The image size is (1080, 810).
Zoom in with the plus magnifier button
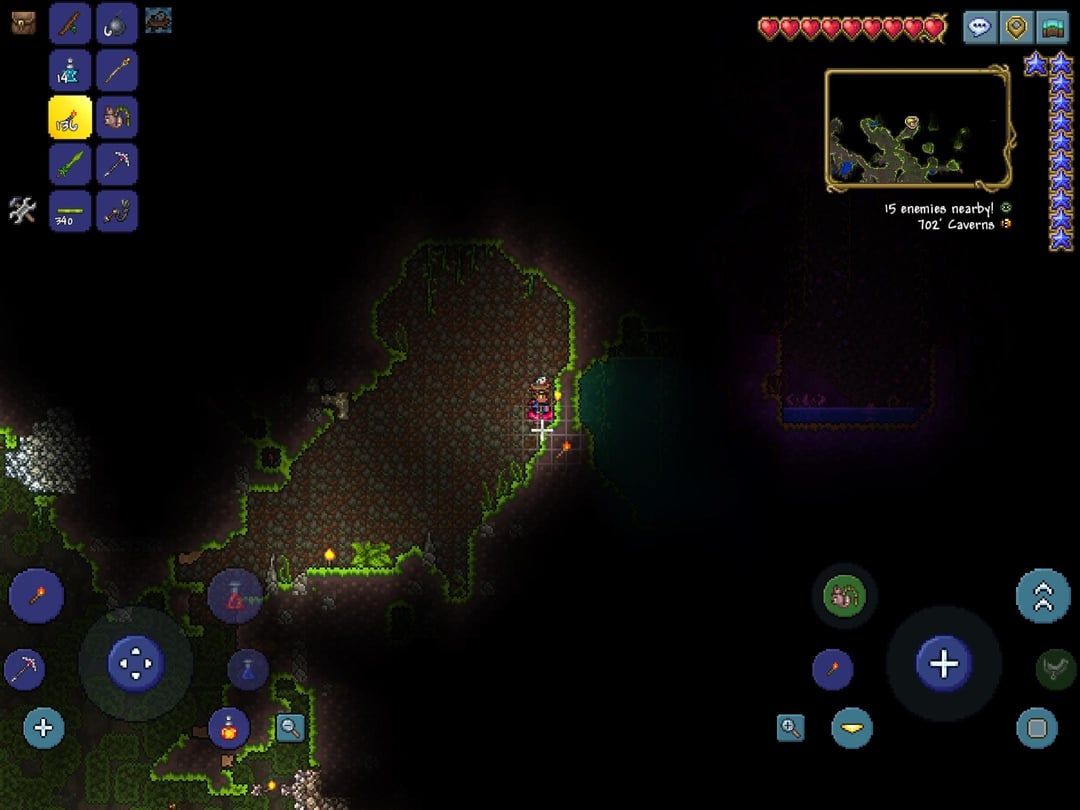[x=790, y=728]
